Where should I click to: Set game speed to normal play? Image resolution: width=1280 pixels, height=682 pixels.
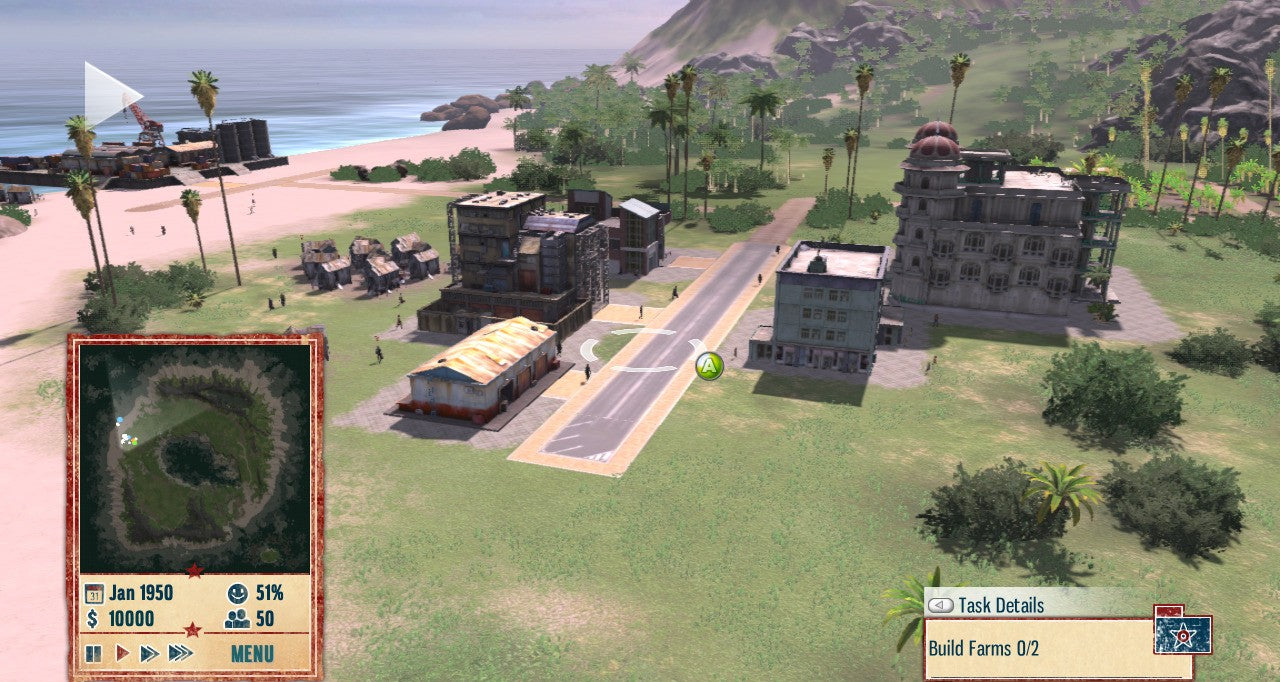pos(122,654)
